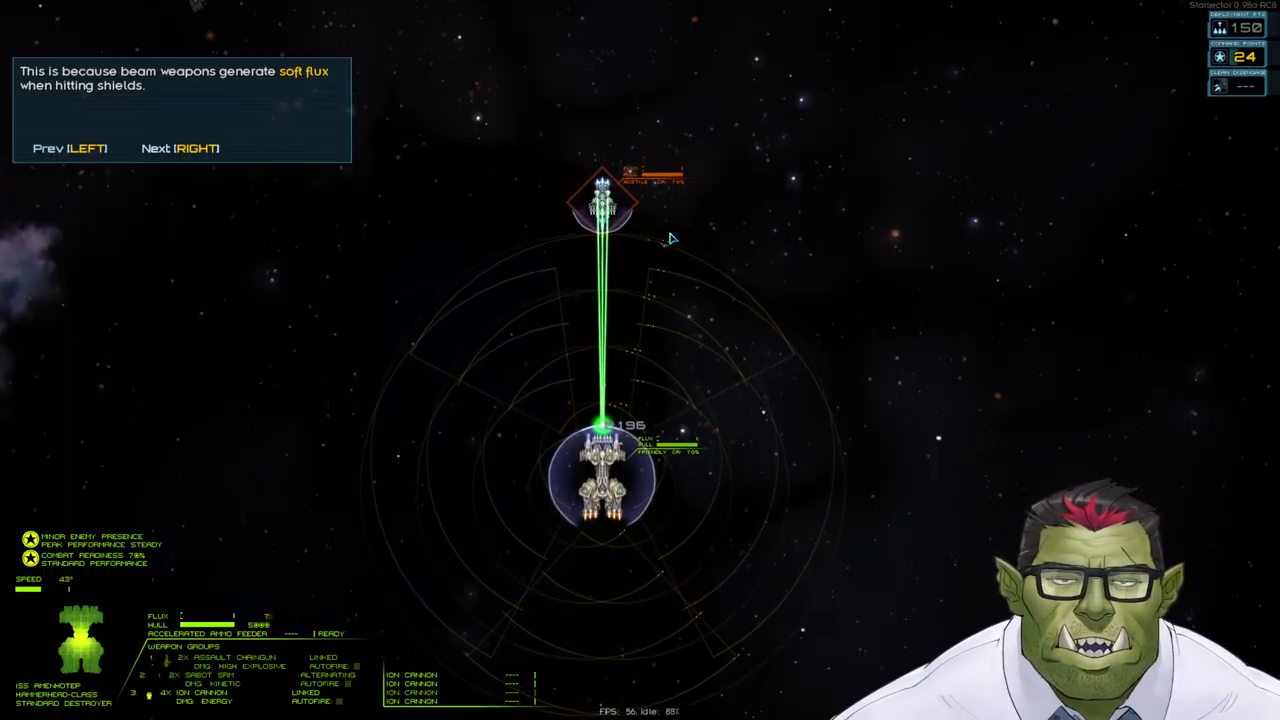Click the command points star icon
This screenshot has width=1280, height=720.
(x=1219, y=57)
